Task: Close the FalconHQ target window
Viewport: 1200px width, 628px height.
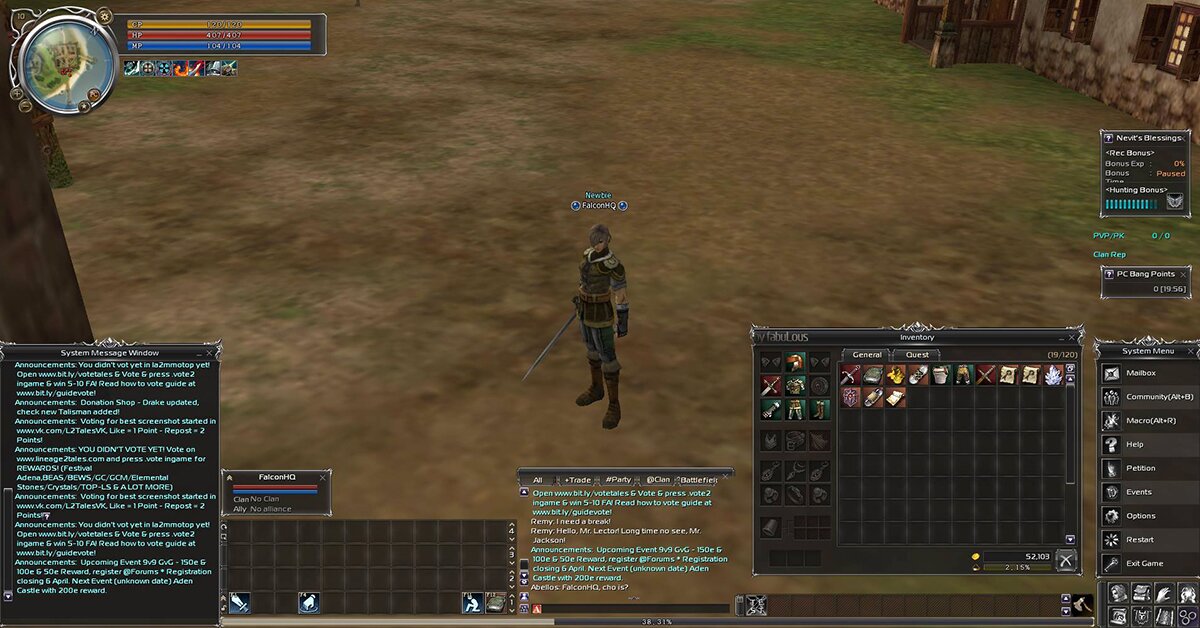Action: (322, 477)
